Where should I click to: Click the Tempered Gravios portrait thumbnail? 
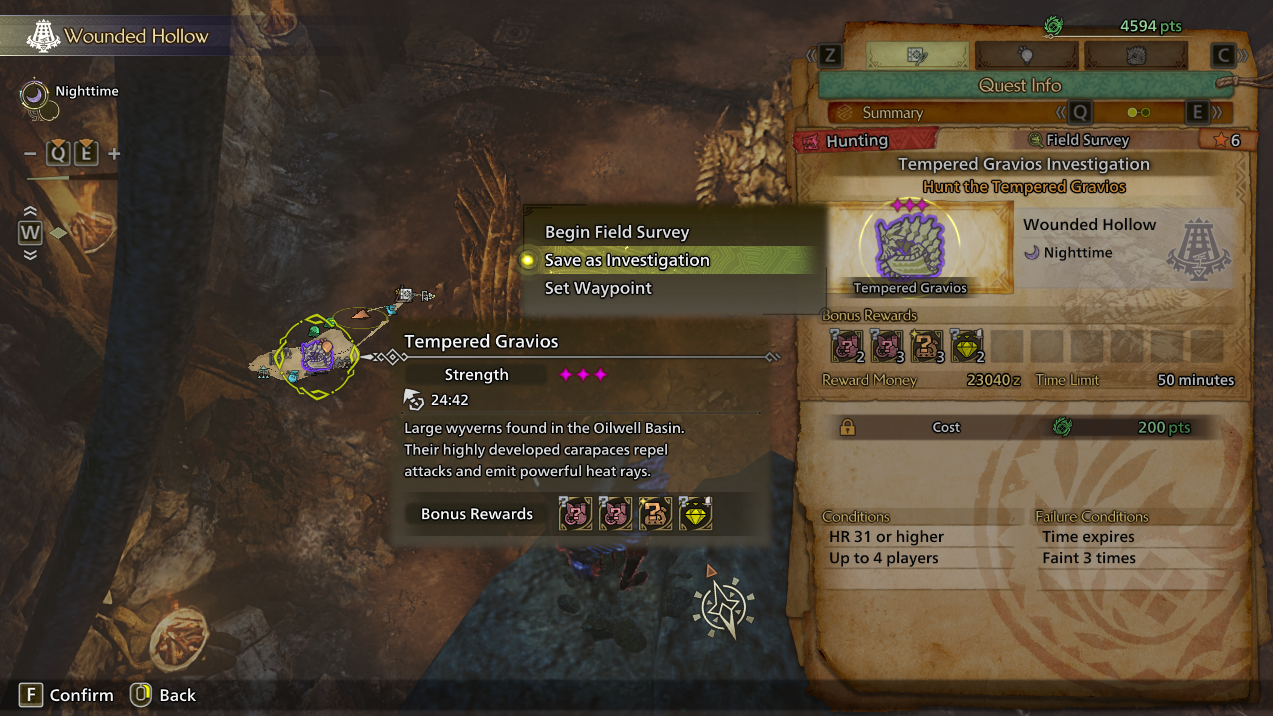tap(910, 247)
